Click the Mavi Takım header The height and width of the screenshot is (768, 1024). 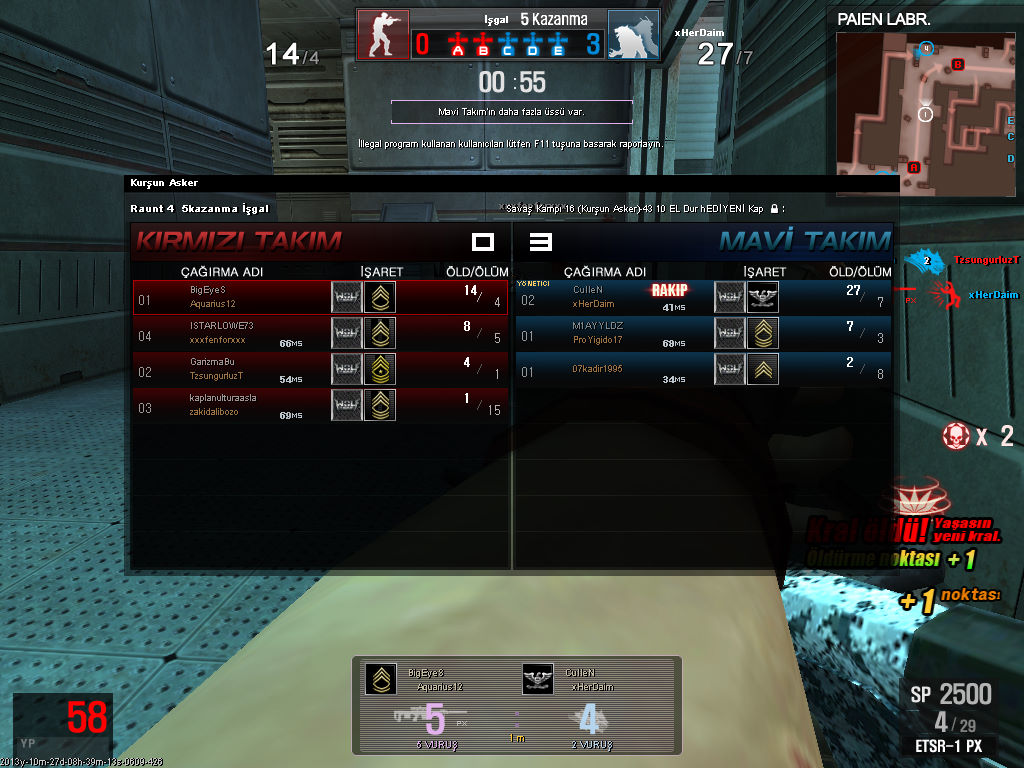pyautogui.click(x=804, y=241)
